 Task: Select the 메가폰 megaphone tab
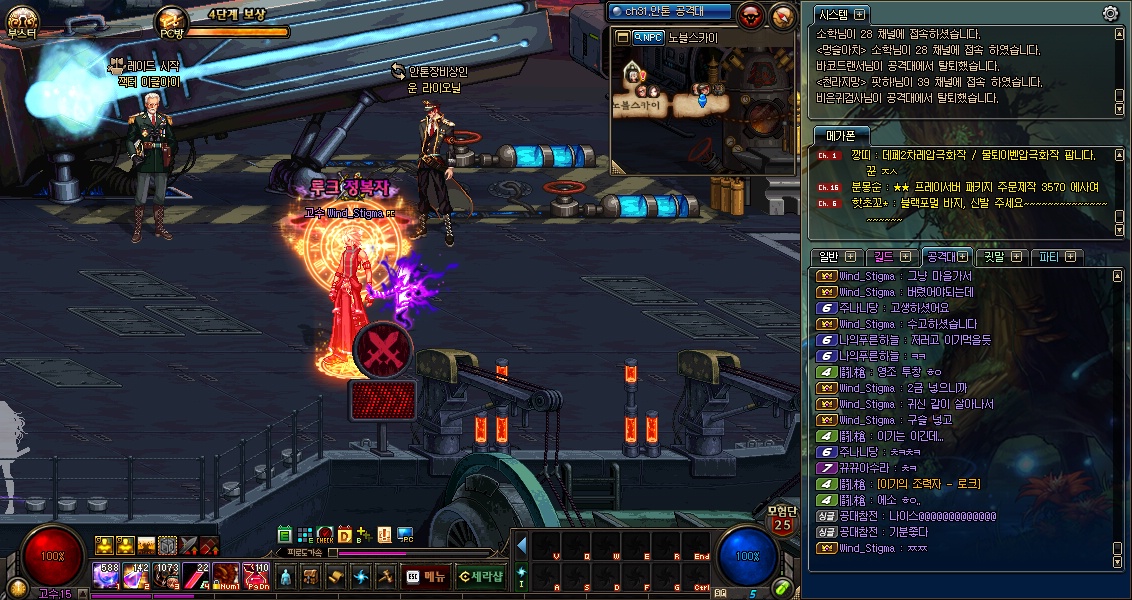point(840,136)
